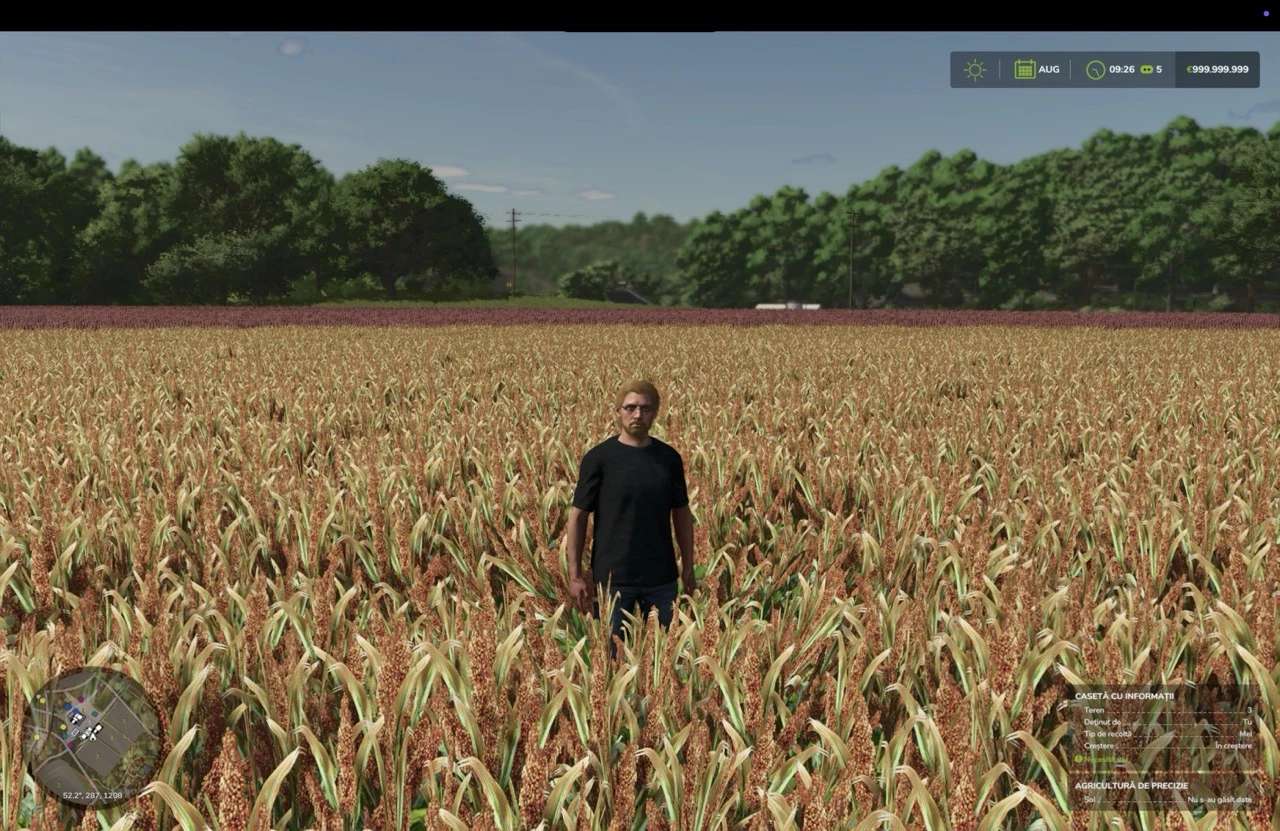1280x831 pixels.
Task: Click the clock icon beside 09:26
Action: 1095,70
